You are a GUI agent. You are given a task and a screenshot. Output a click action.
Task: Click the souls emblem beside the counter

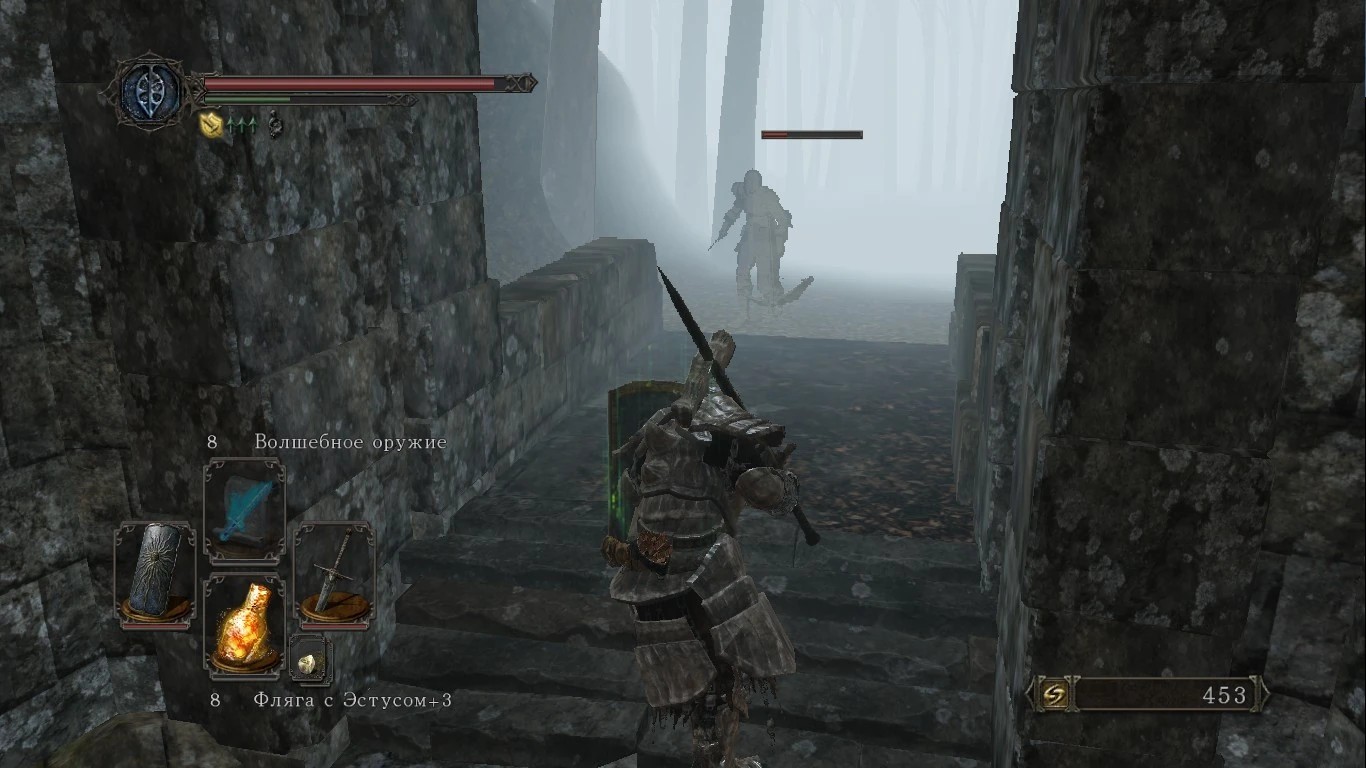pos(1052,694)
